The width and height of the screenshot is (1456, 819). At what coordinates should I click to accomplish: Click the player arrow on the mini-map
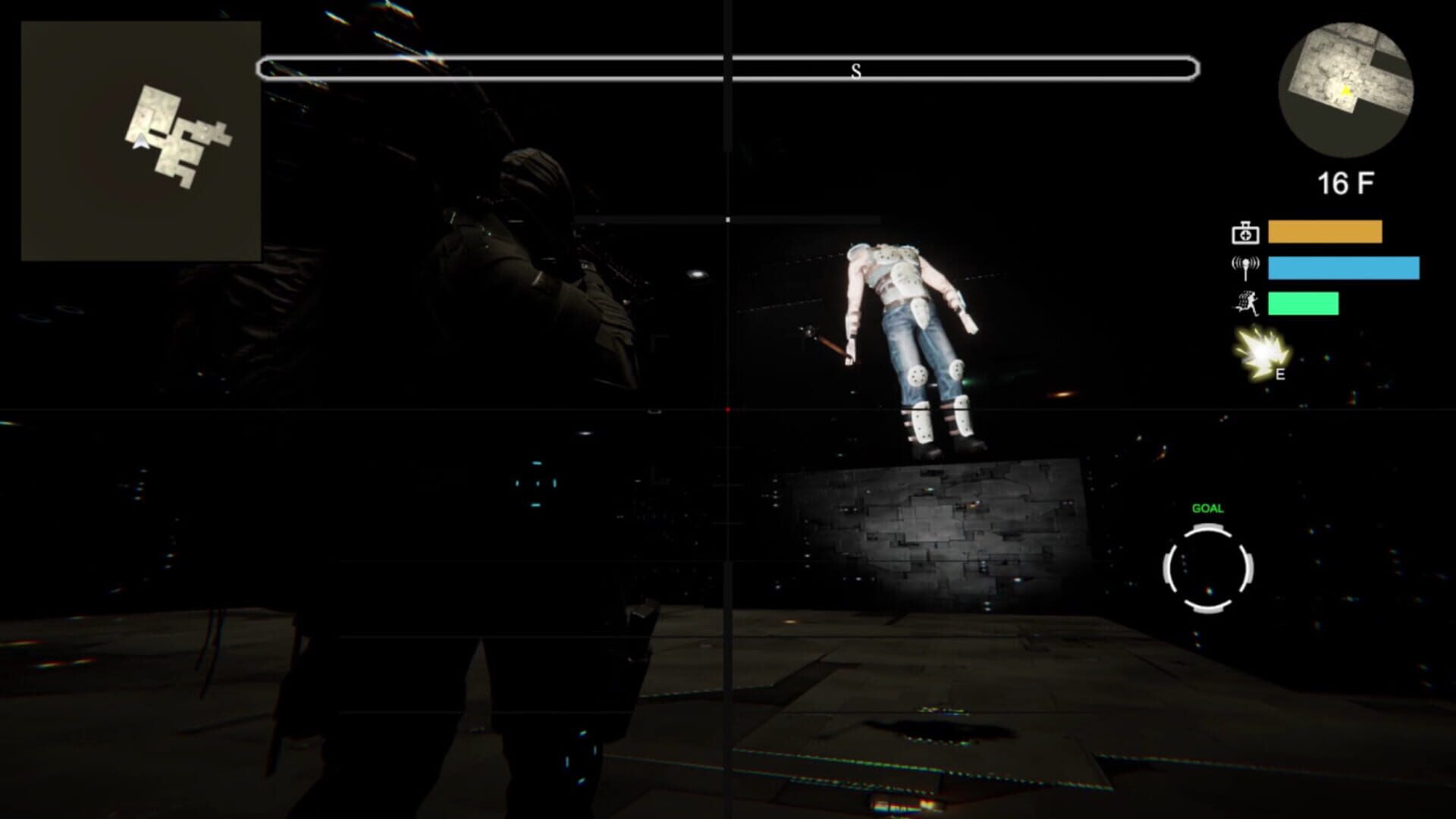click(x=140, y=140)
